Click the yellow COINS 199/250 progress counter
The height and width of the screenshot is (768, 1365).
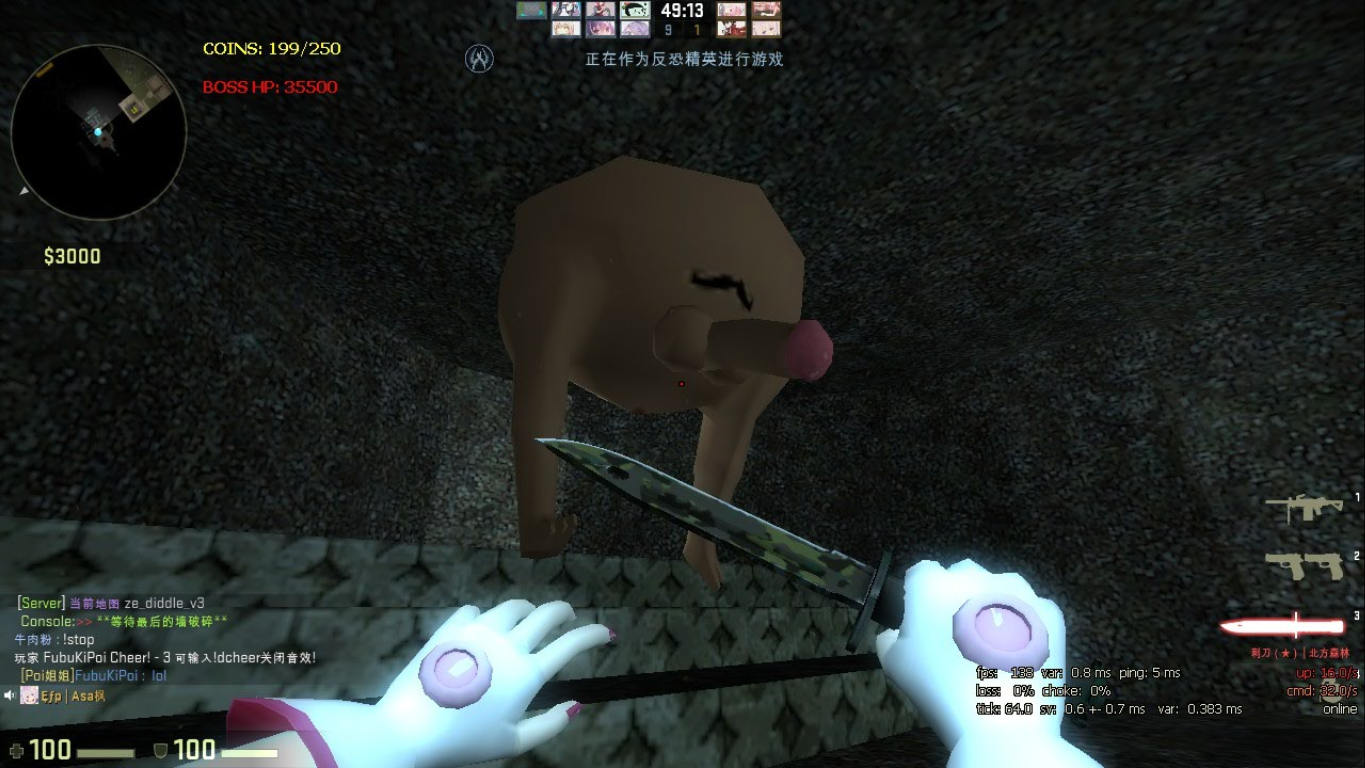coord(270,47)
